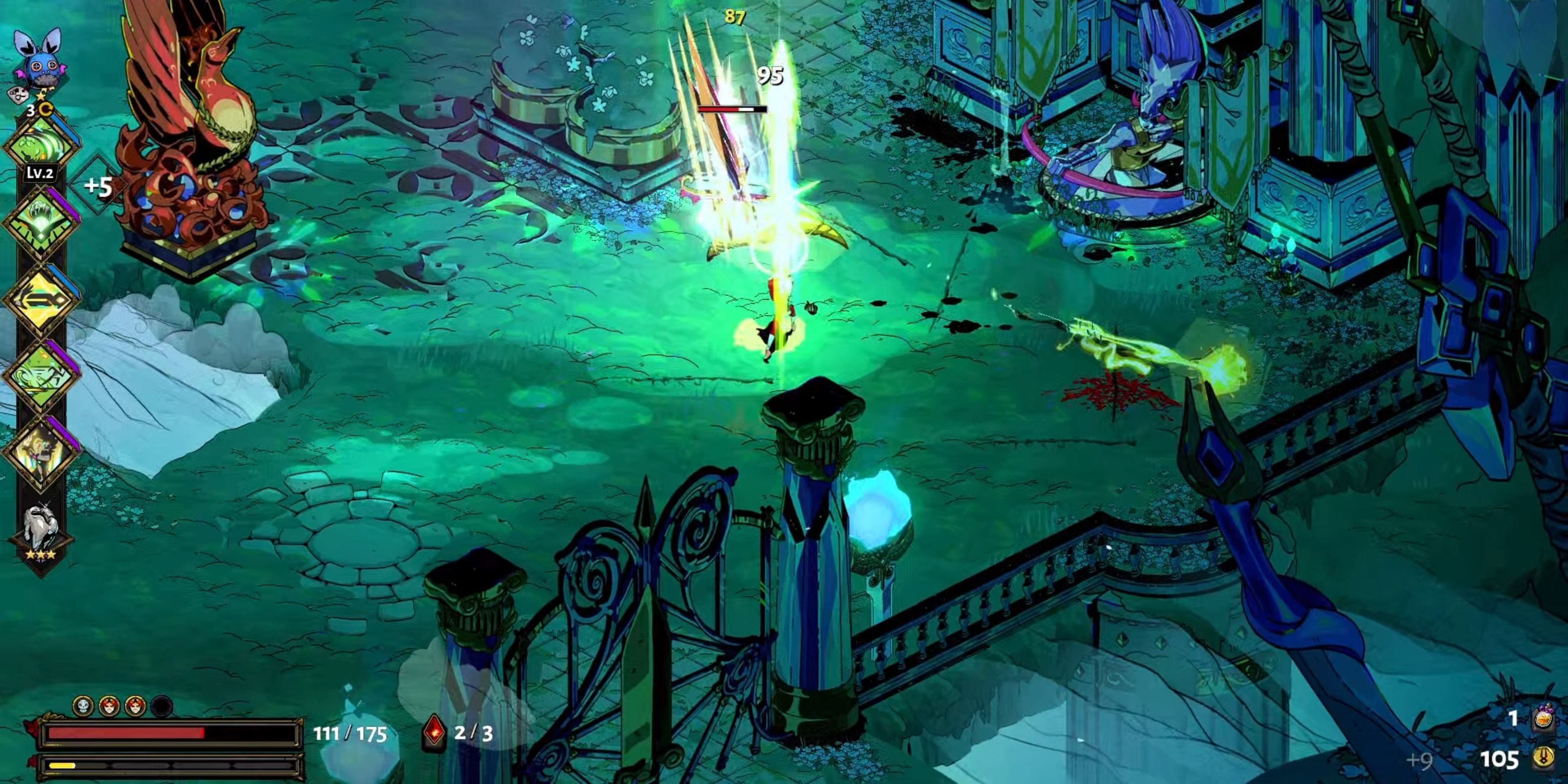The width and height of the screenshot is (1568, 784).
Task: Expand the +5 extra boons diamond
Action: tap(98, 186)
